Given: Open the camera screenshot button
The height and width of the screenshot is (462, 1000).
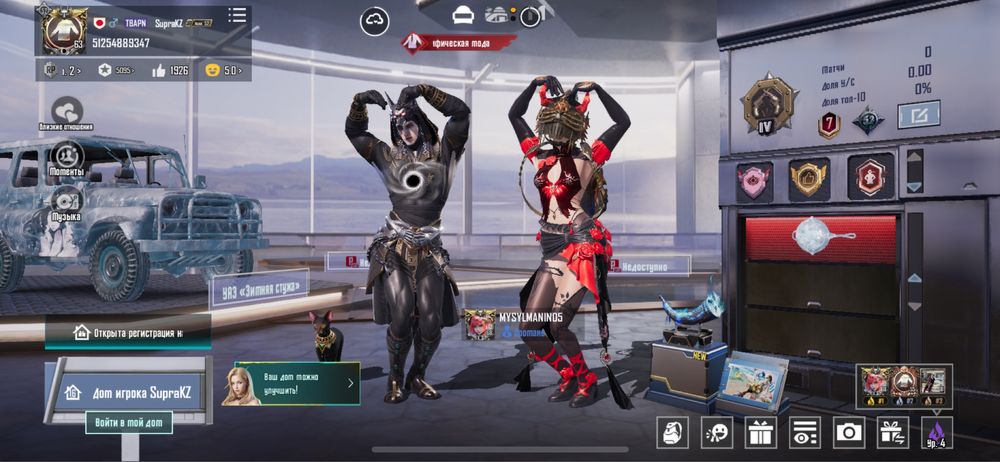Looking at the screenshot, I should 849,432.
